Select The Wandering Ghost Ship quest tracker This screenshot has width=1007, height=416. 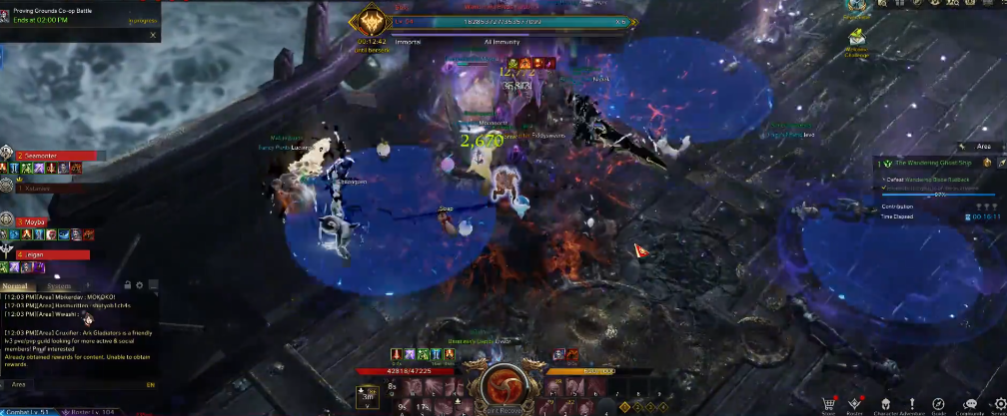928,162
